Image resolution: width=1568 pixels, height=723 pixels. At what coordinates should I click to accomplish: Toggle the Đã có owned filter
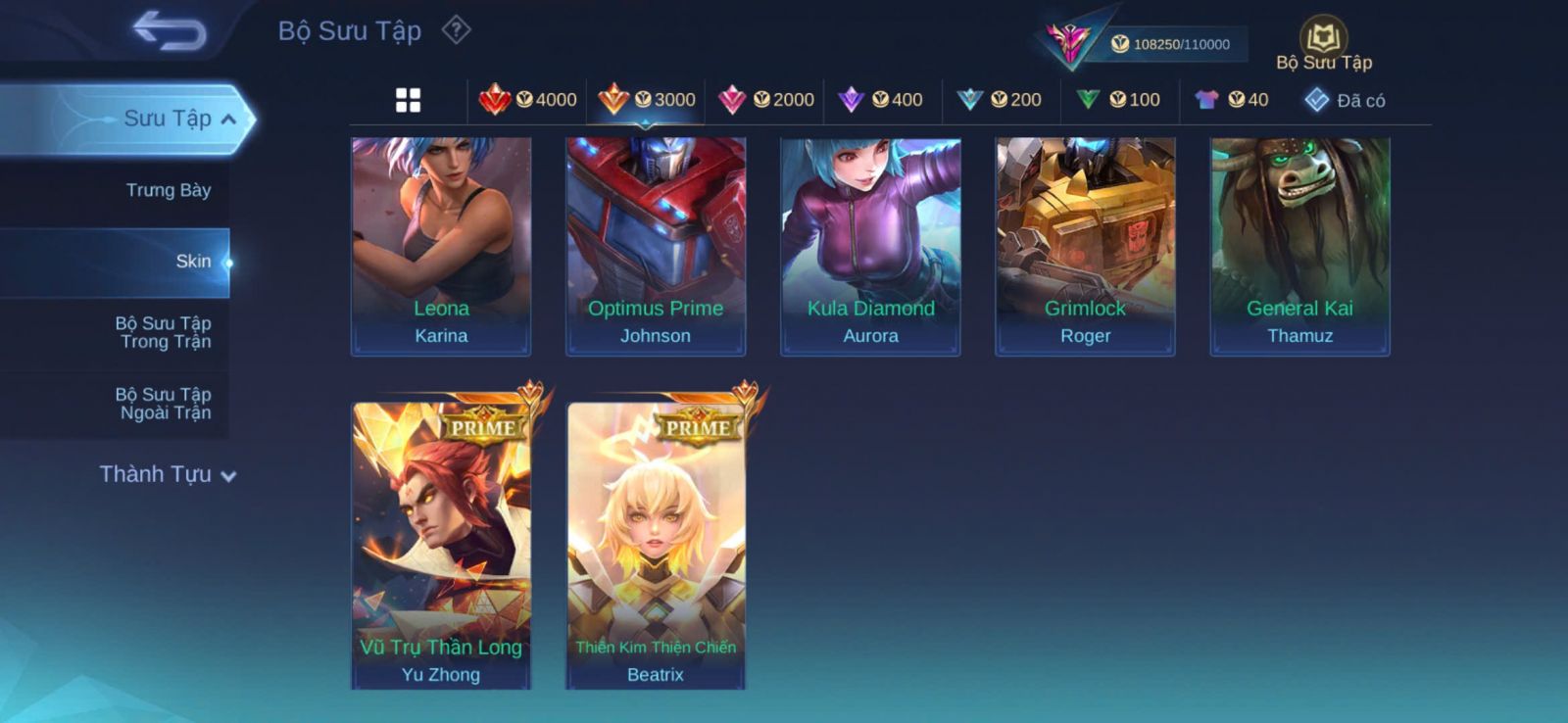(1345, 100)
